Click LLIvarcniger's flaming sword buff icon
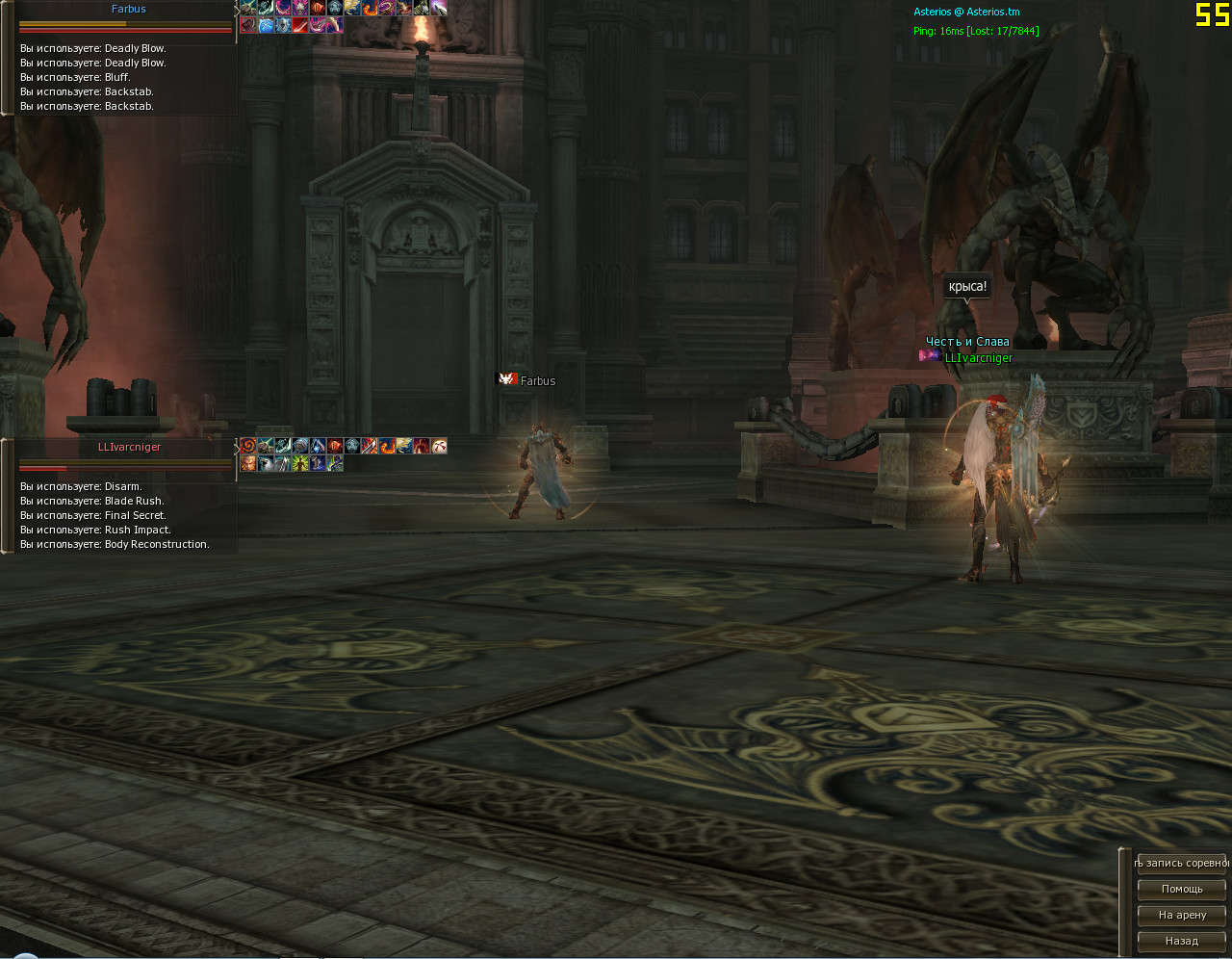Screen dimensions: 1232x959 coord(370,446)
